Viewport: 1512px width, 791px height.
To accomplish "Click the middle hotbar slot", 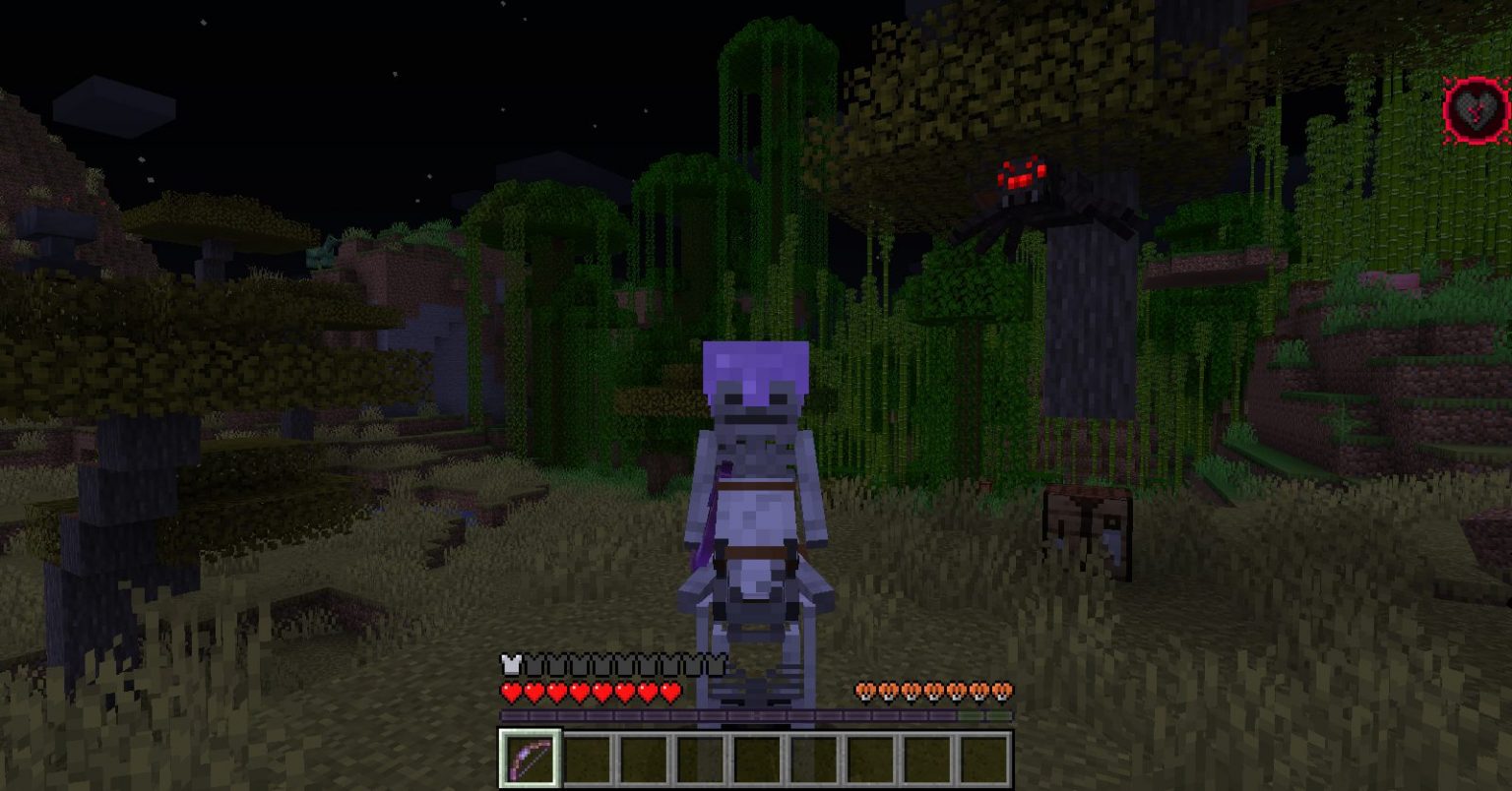I will coord(758,758).
